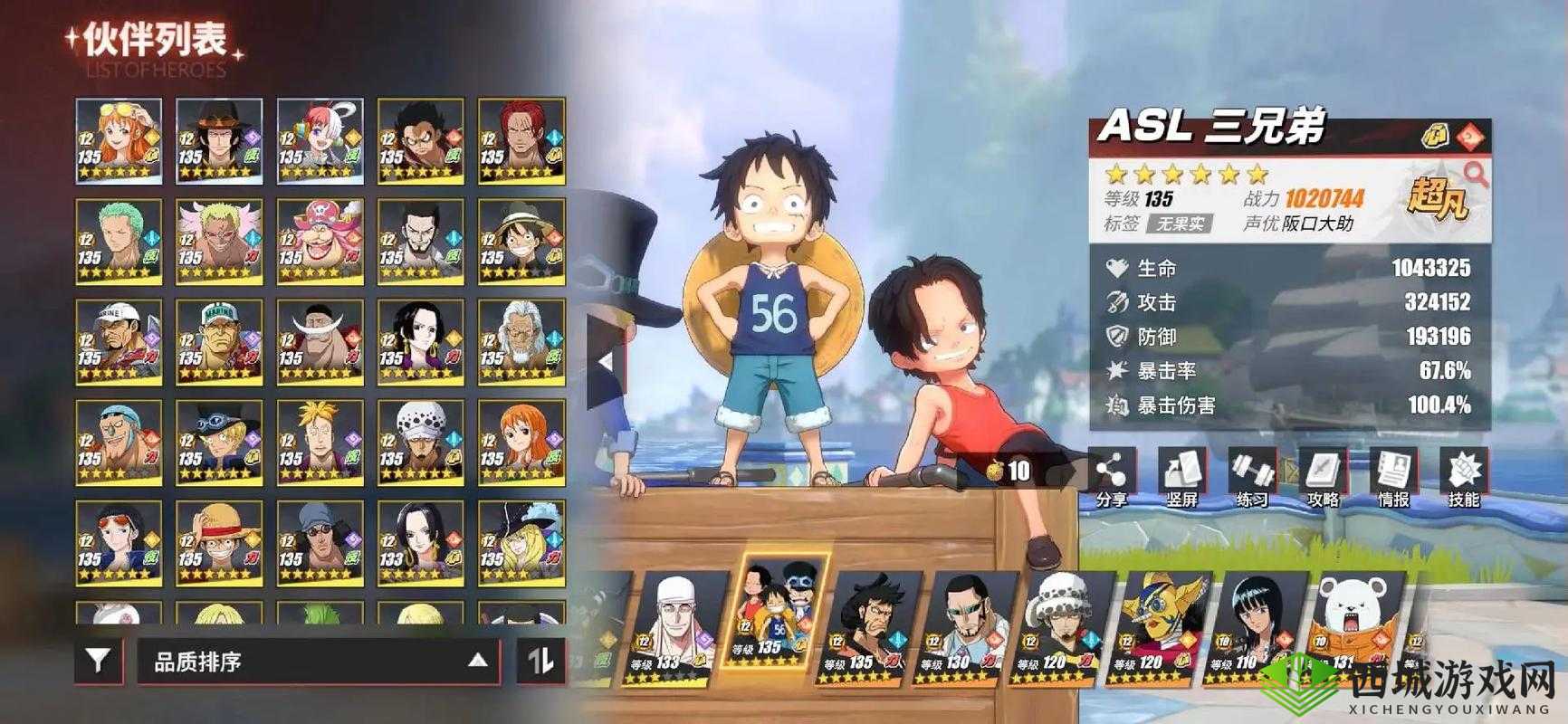Select Big Mom pink-hat hero portrait
The image size is (1568, 724).
click(x=320, y=242)
